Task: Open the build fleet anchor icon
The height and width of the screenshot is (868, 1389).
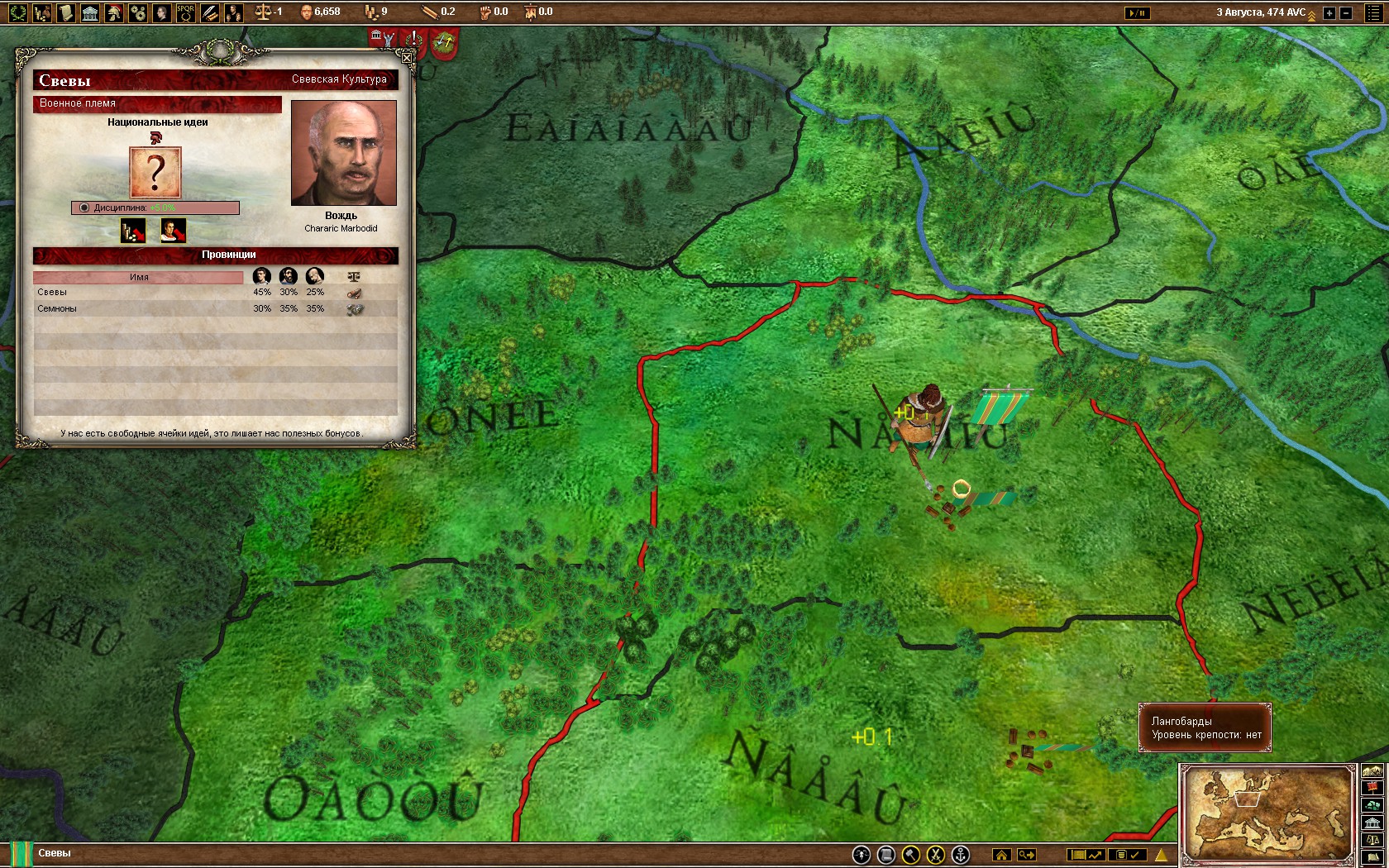Action: 961,855
